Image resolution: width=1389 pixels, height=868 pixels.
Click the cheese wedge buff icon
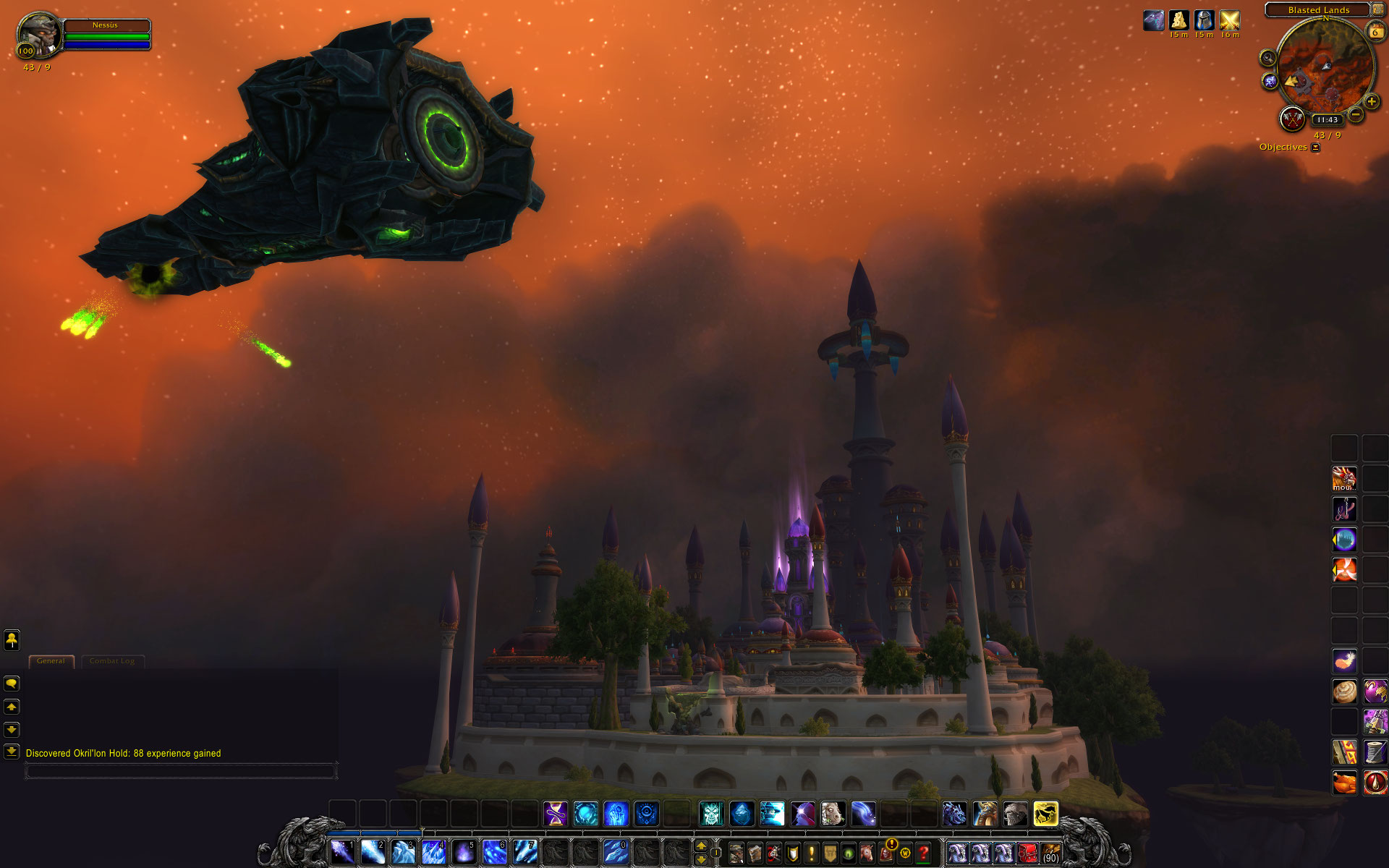(x=1179, y=20)
